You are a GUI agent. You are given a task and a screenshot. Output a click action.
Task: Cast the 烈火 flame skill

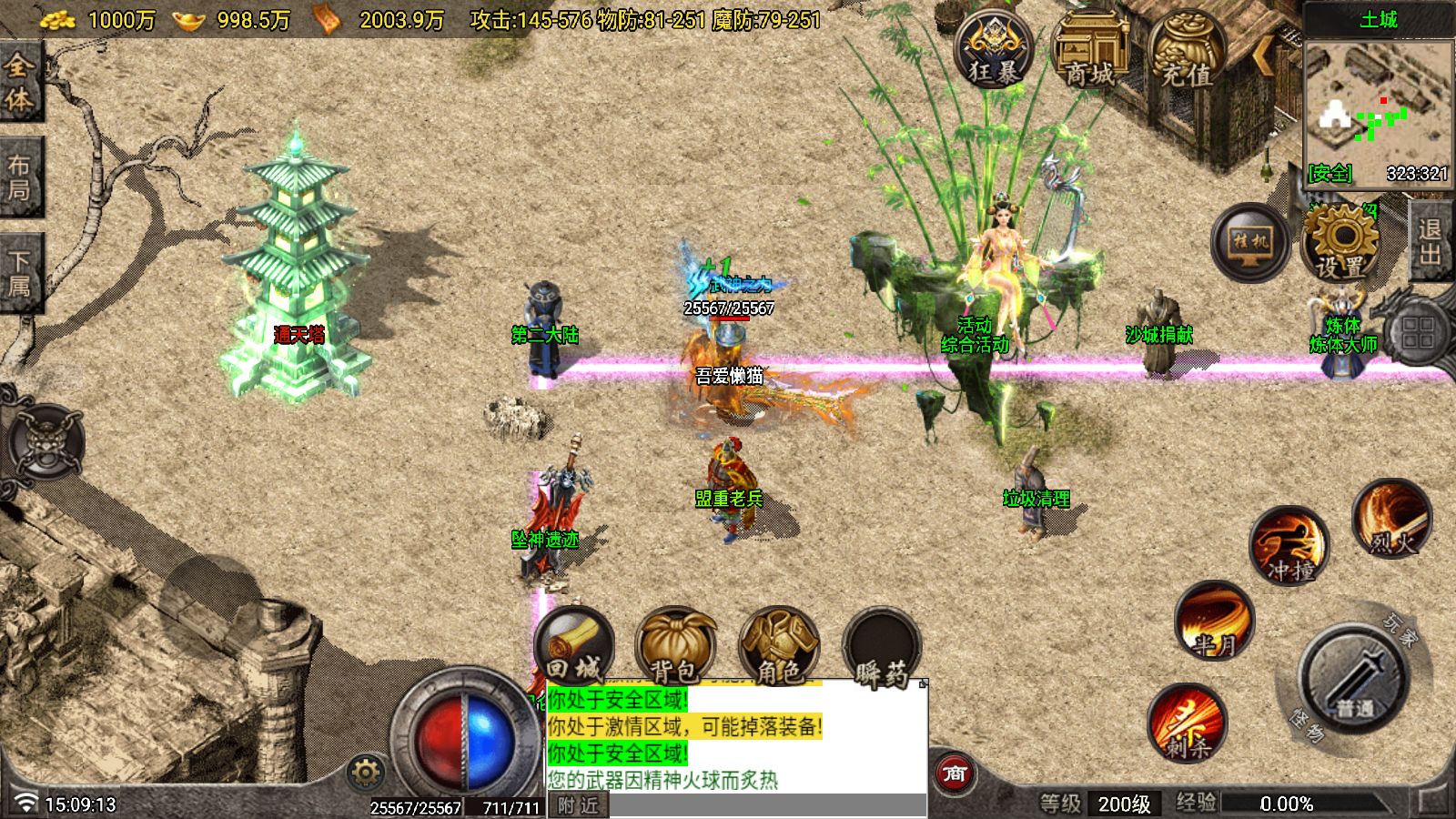point(1392,520)
